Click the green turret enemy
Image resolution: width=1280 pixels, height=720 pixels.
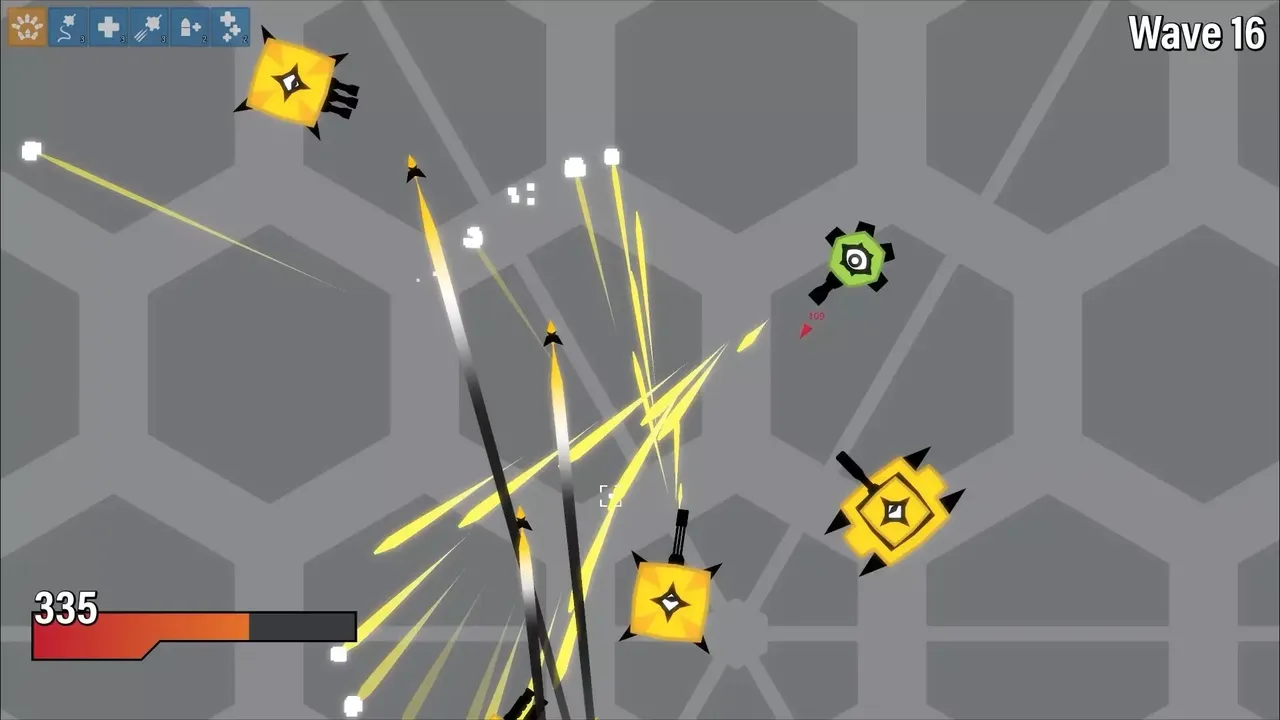(x=857, y=260)
